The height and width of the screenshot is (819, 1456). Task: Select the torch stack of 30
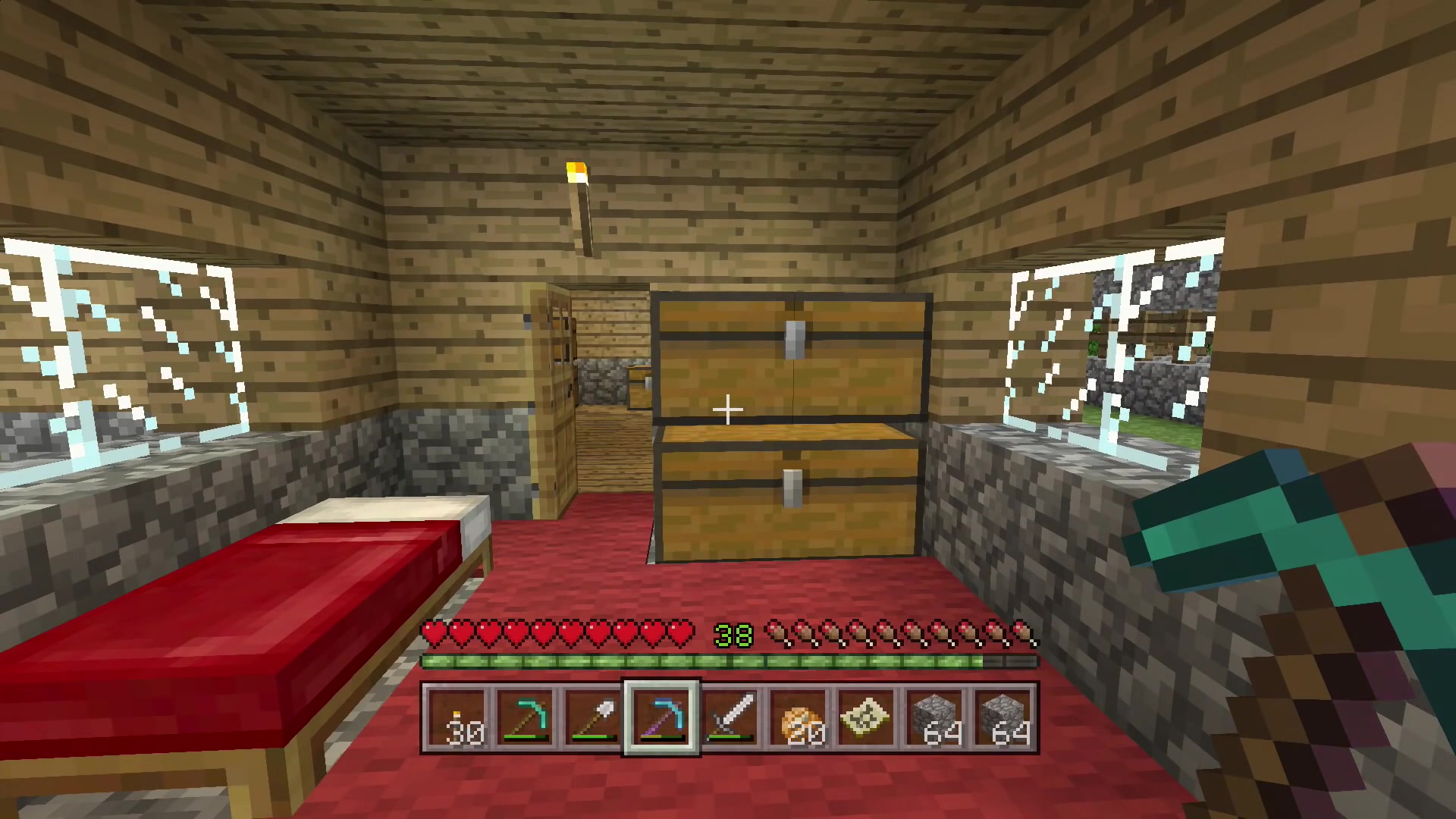457,717
